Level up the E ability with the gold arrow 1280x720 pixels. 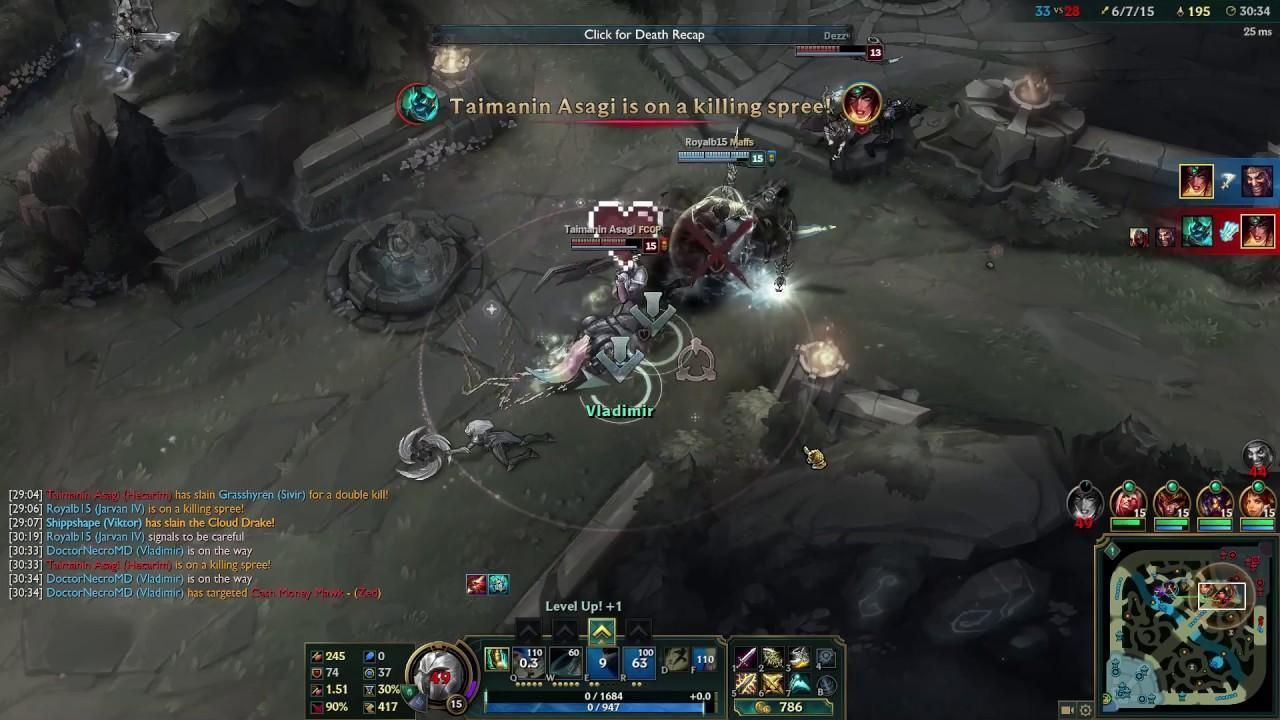click(x=601, y=631)
